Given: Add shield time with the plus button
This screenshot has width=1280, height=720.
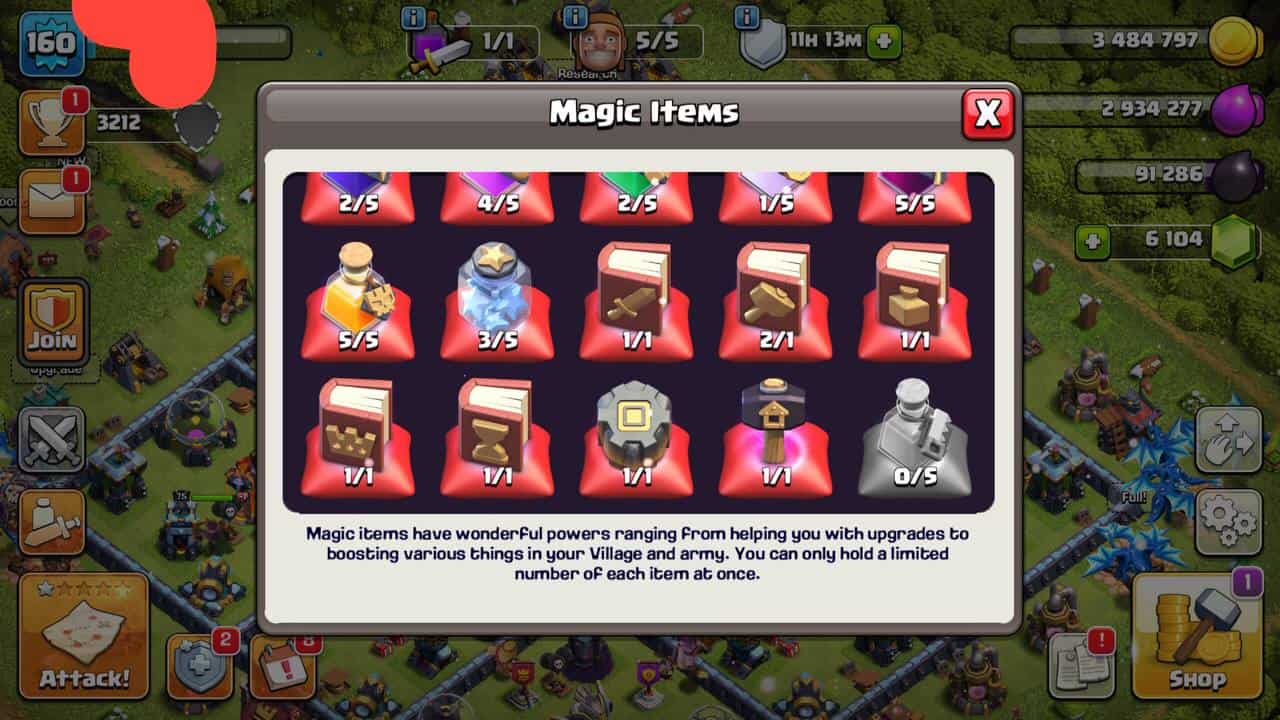Looking at the screenshot, I should click(883, 43).
